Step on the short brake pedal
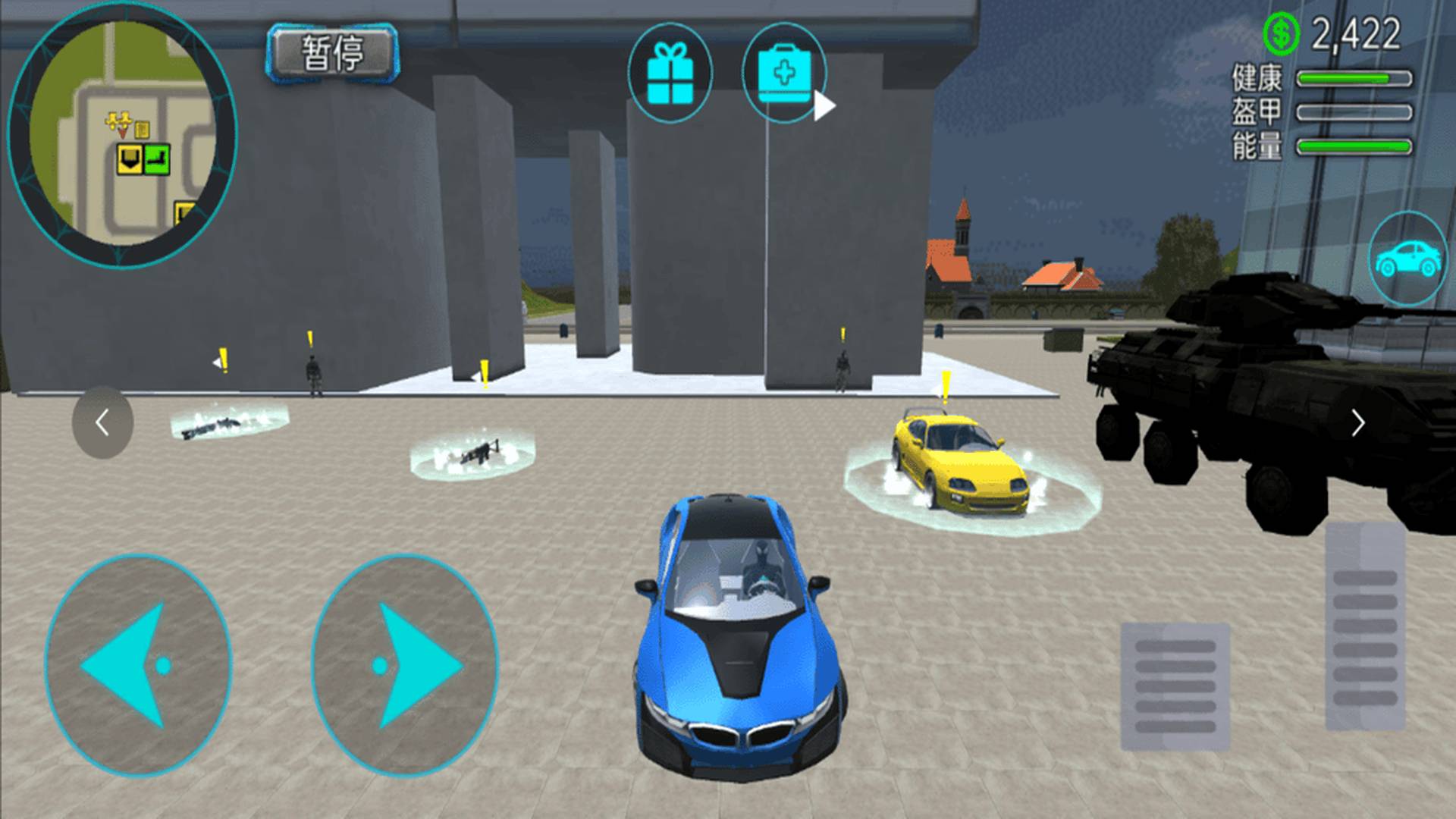Image resolution: width=1456 pixels, height=819 pixels. click(1175, 686)
